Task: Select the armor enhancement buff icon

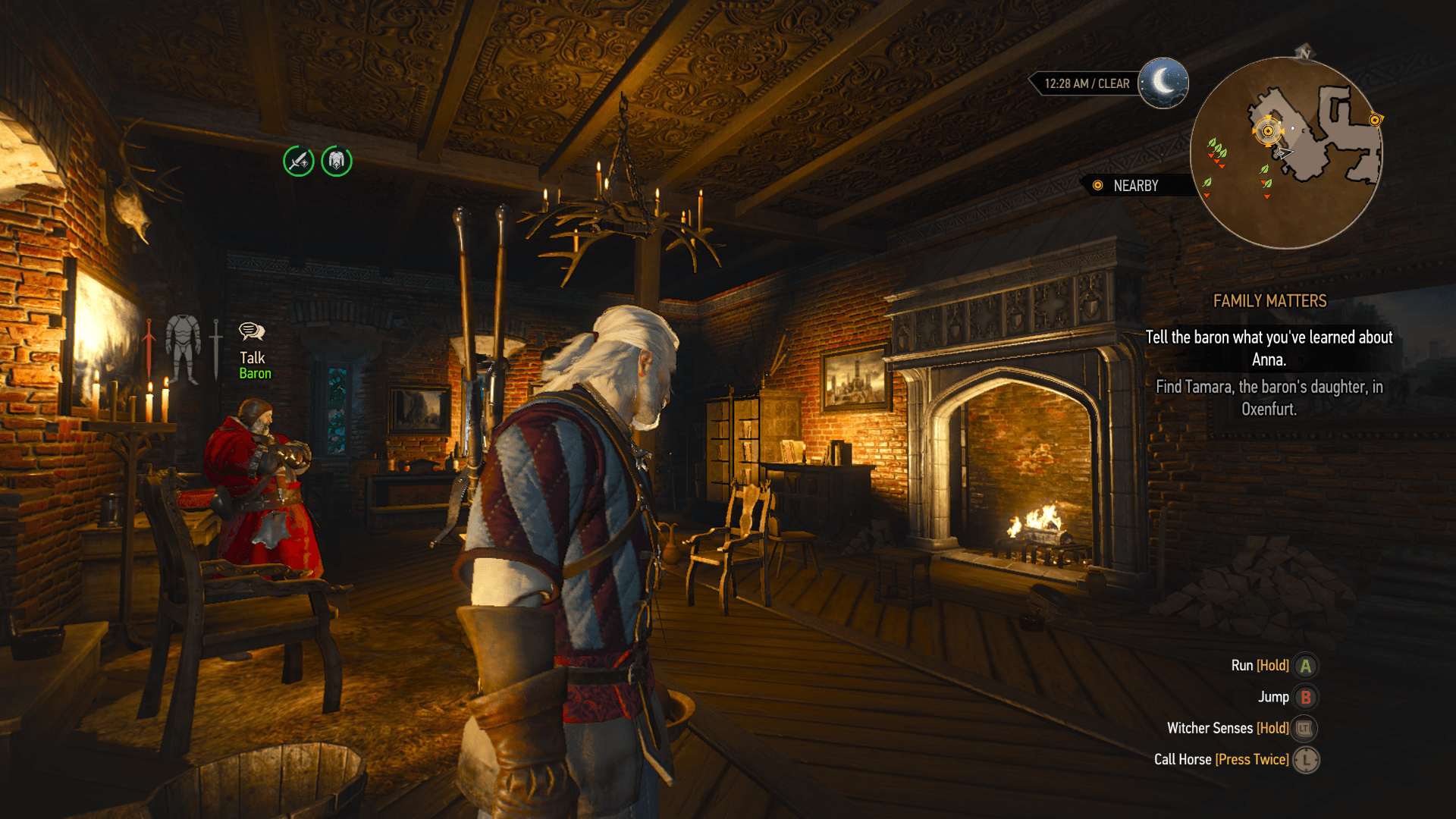Action: click(337, 161)
